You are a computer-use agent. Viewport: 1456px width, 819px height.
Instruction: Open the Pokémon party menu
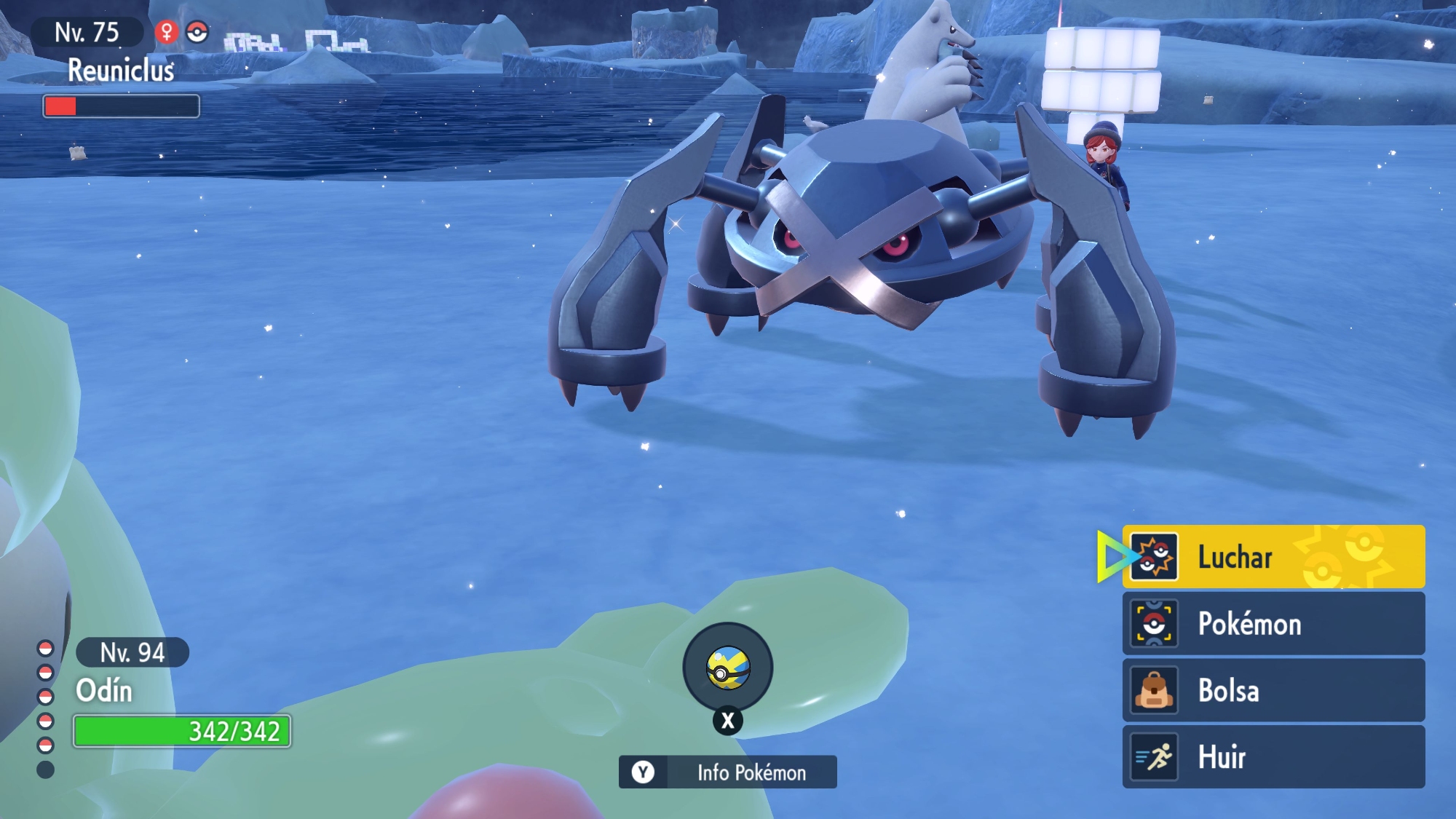[1274, 624]
